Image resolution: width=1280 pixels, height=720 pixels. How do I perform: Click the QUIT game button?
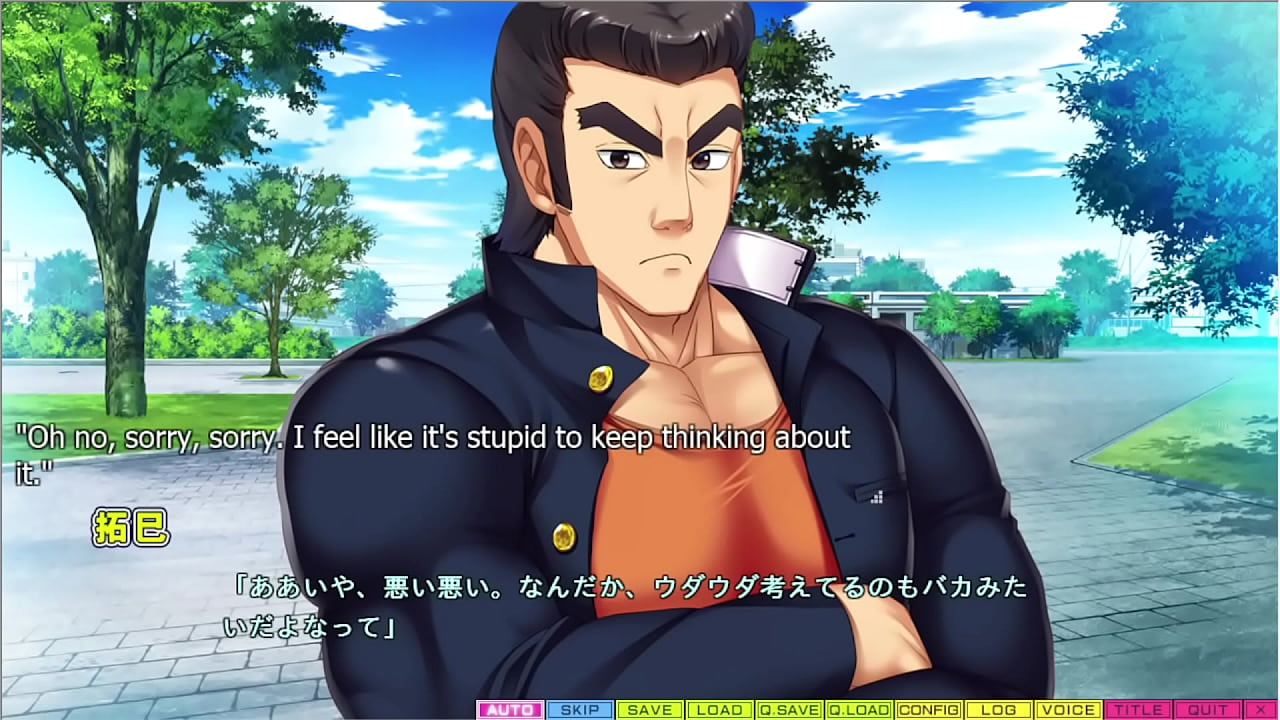tap(1207, 710)
